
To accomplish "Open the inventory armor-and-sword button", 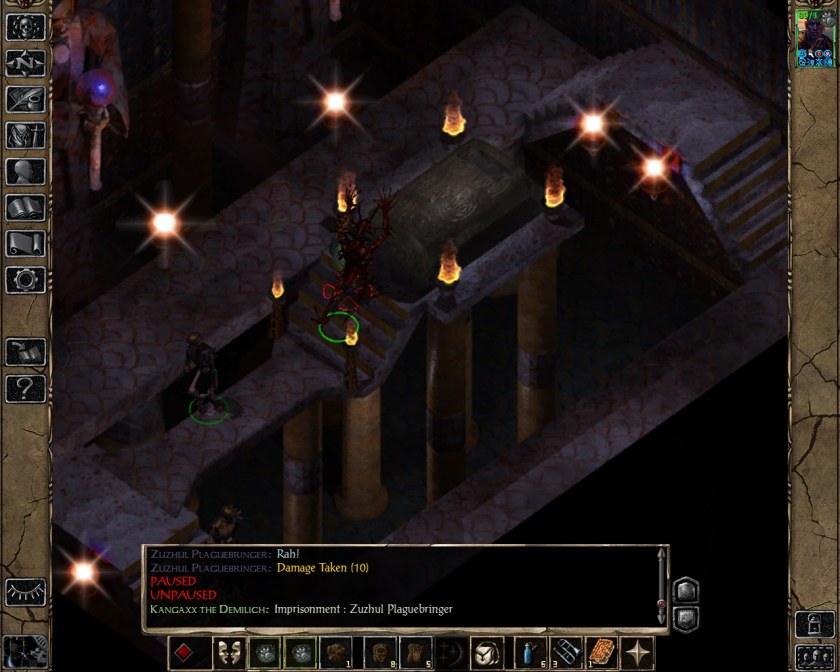I will tap(26, 135).
